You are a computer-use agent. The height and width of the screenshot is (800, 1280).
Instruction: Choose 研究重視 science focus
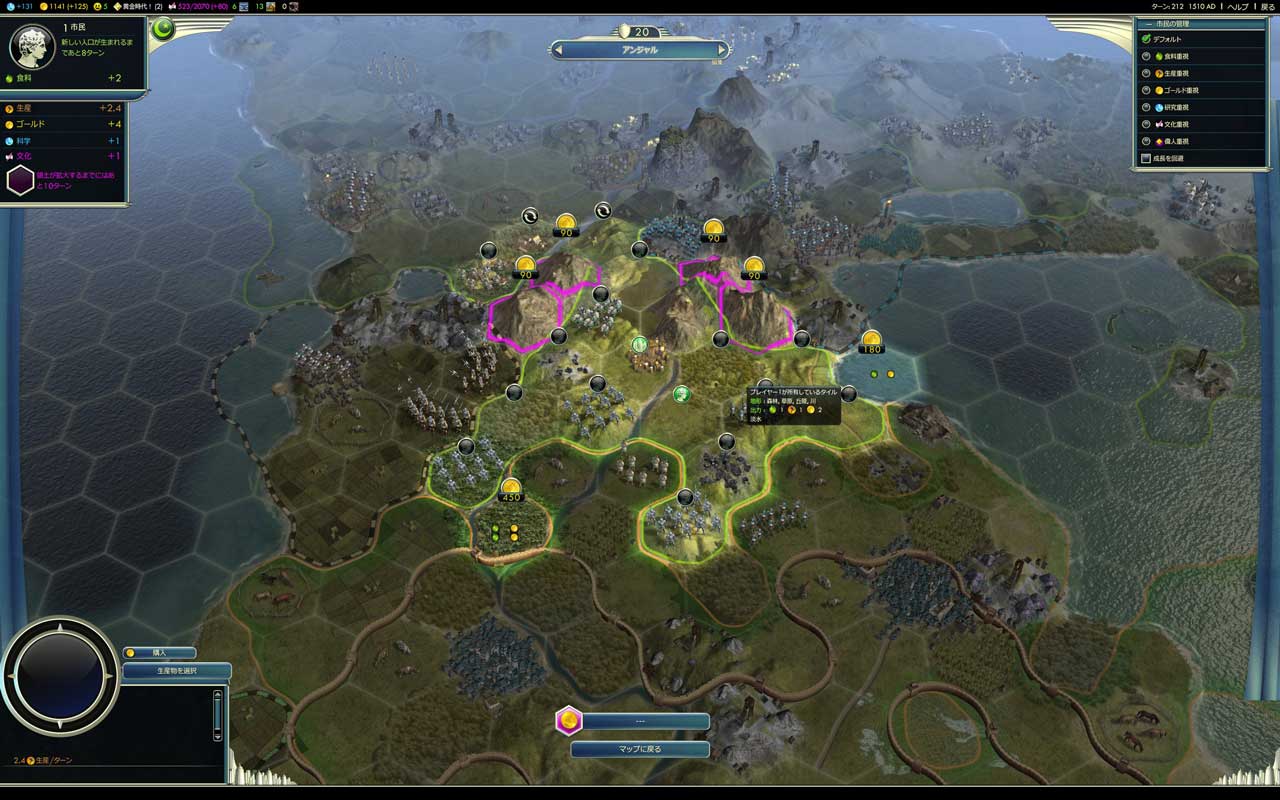click(1147, 107)
